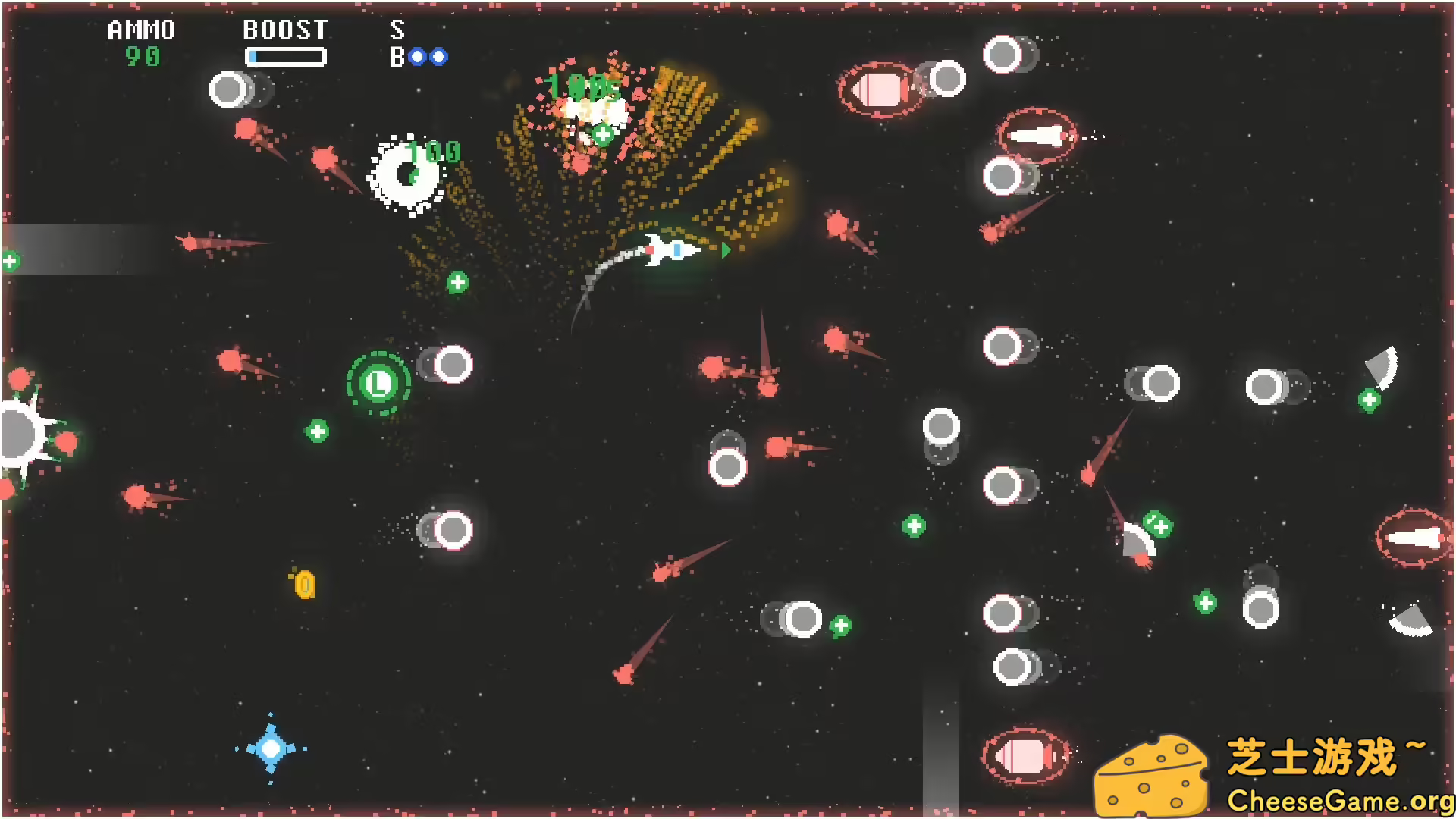Select the white player rocket ship
Screen dimensions: 1456x819
coord(670,250)
